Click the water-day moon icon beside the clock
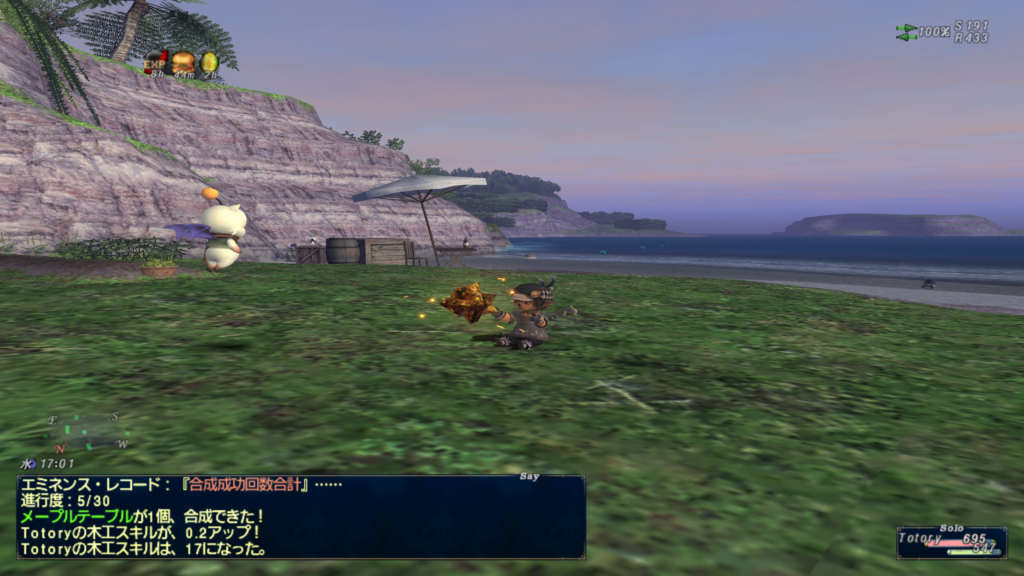The width and height of the screenshot is (1024, 576). coord(27,464)
